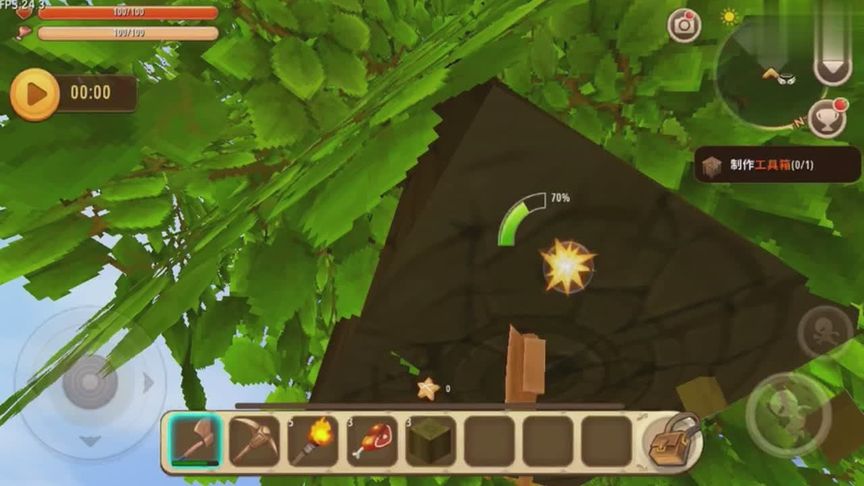Start recording with the orange play button
The width and height of the screenshot is (864, 486).
tap(35, 94)
